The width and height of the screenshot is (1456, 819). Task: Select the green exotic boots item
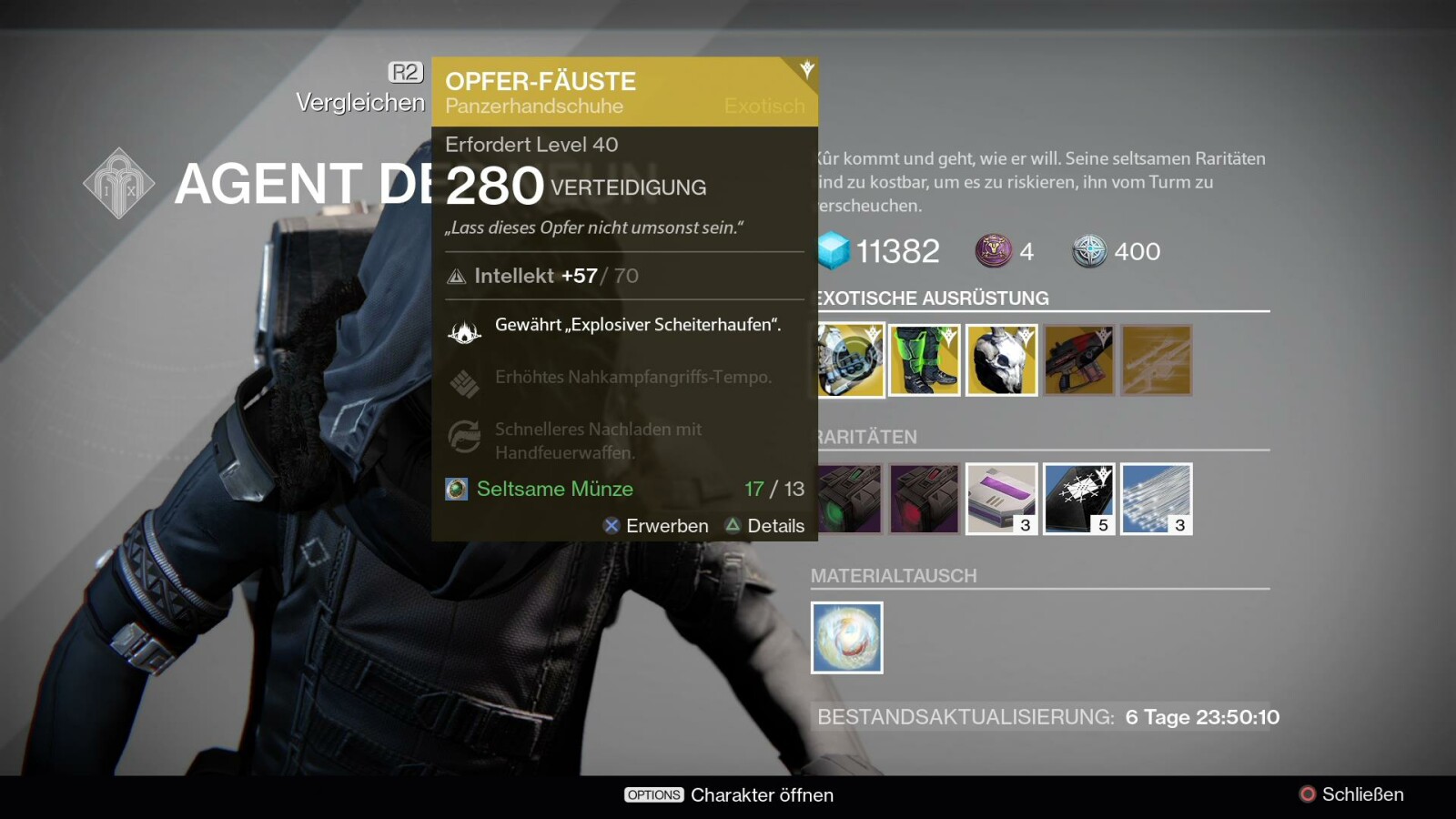click(x=925, y=360)
